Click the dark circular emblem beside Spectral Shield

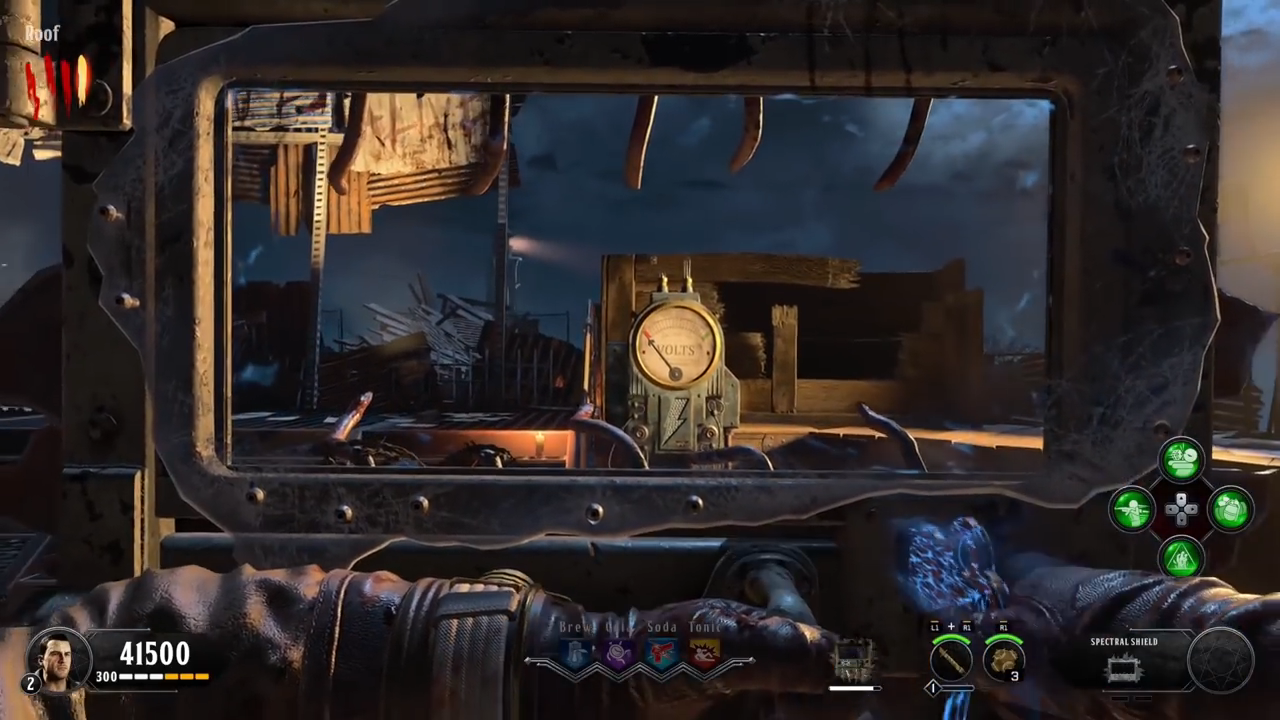[x=1220, y=660]
